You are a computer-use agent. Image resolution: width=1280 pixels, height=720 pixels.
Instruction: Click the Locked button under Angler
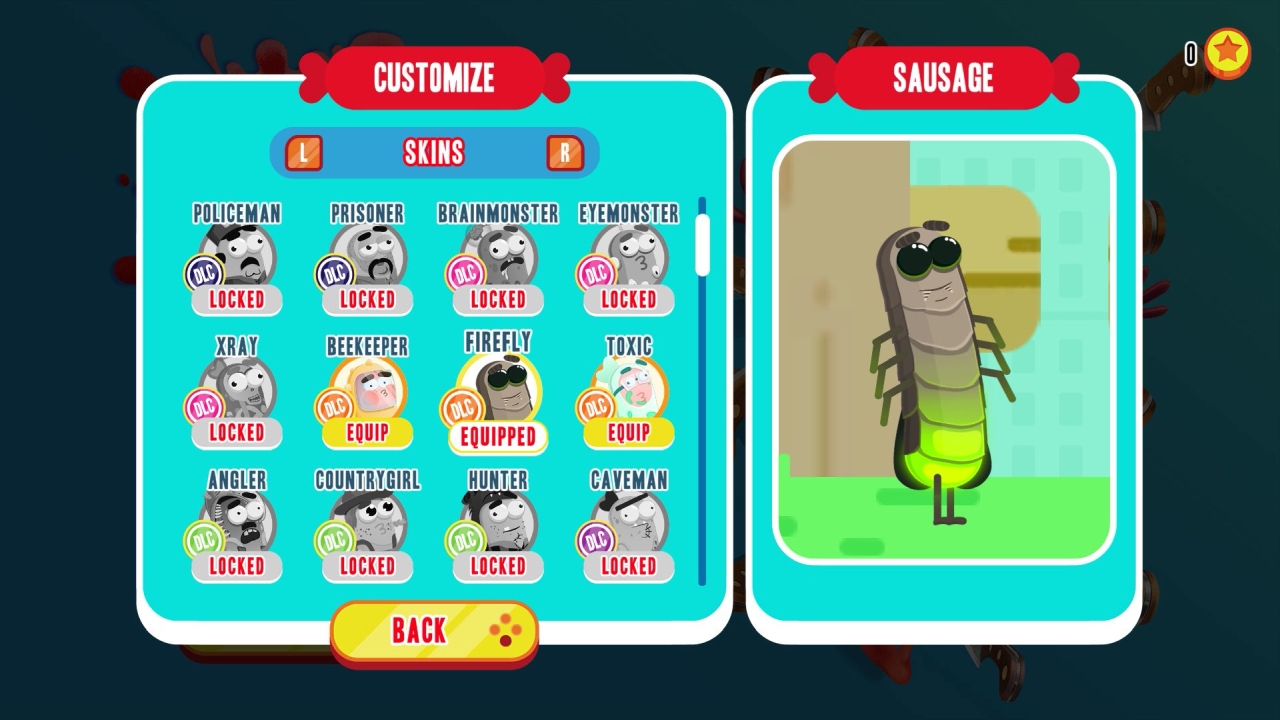coord(236,566)
